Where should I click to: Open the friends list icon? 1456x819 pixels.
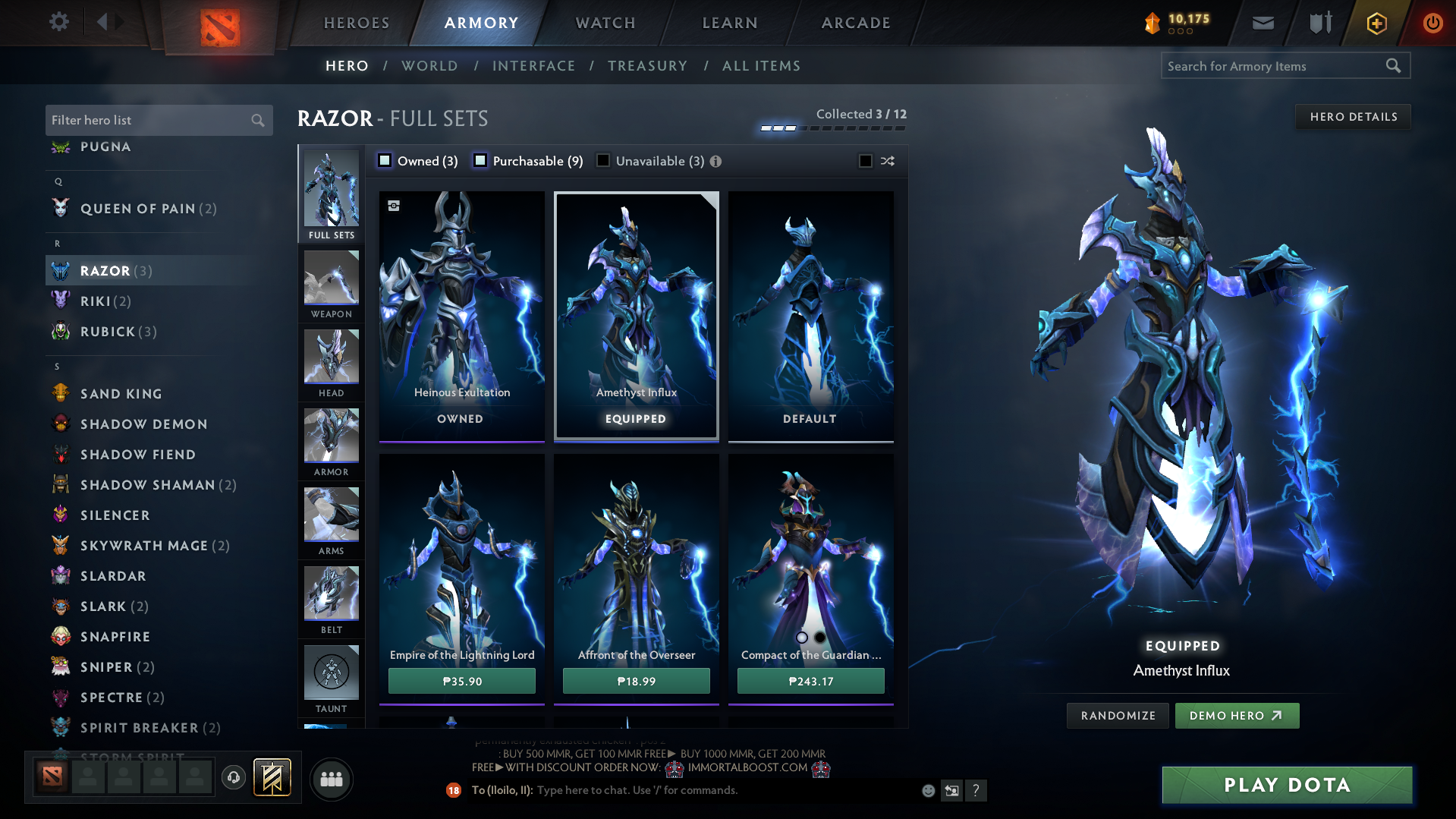tap(331, 779)
